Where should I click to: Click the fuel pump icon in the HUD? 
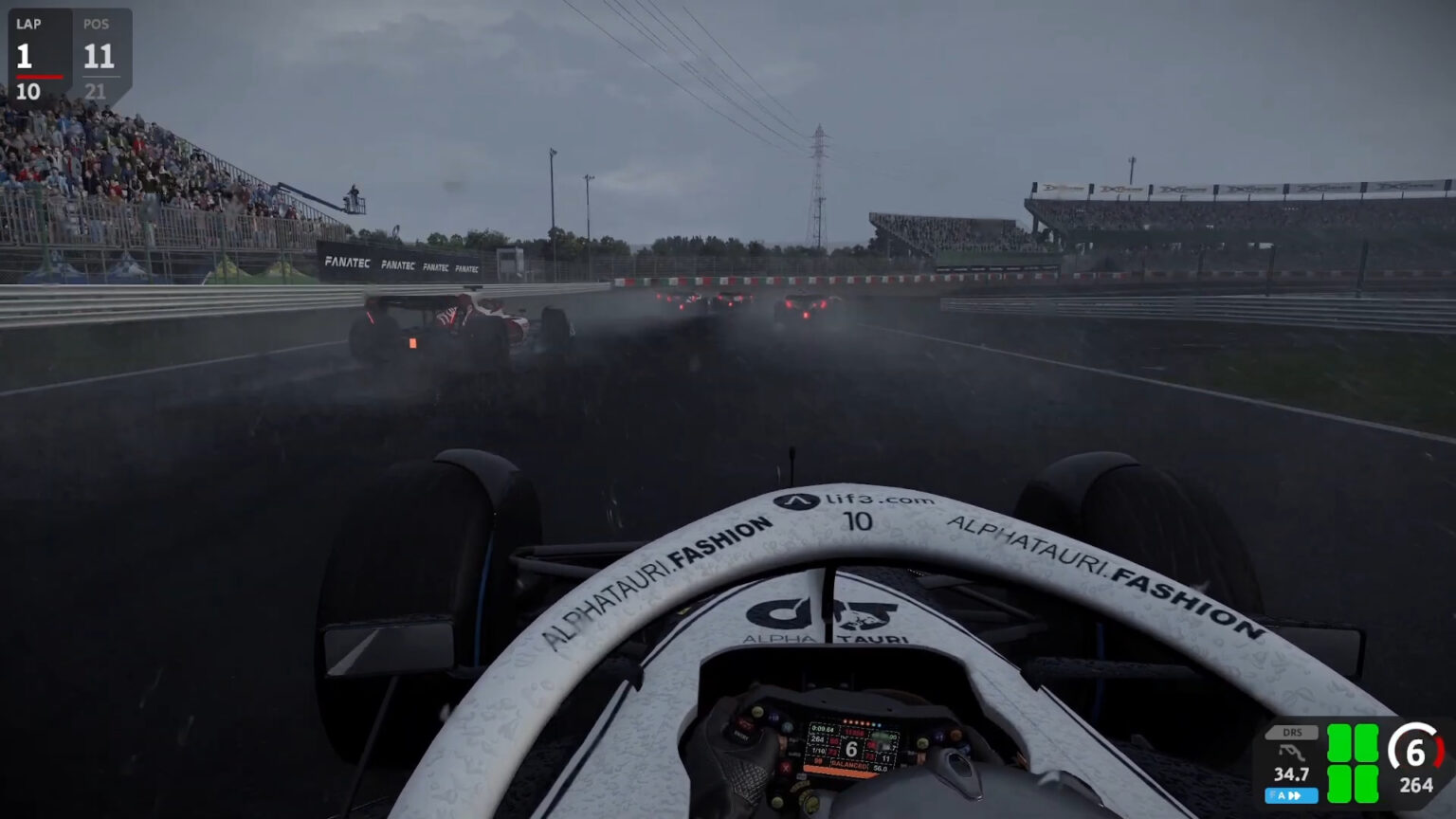(1291, 752)
